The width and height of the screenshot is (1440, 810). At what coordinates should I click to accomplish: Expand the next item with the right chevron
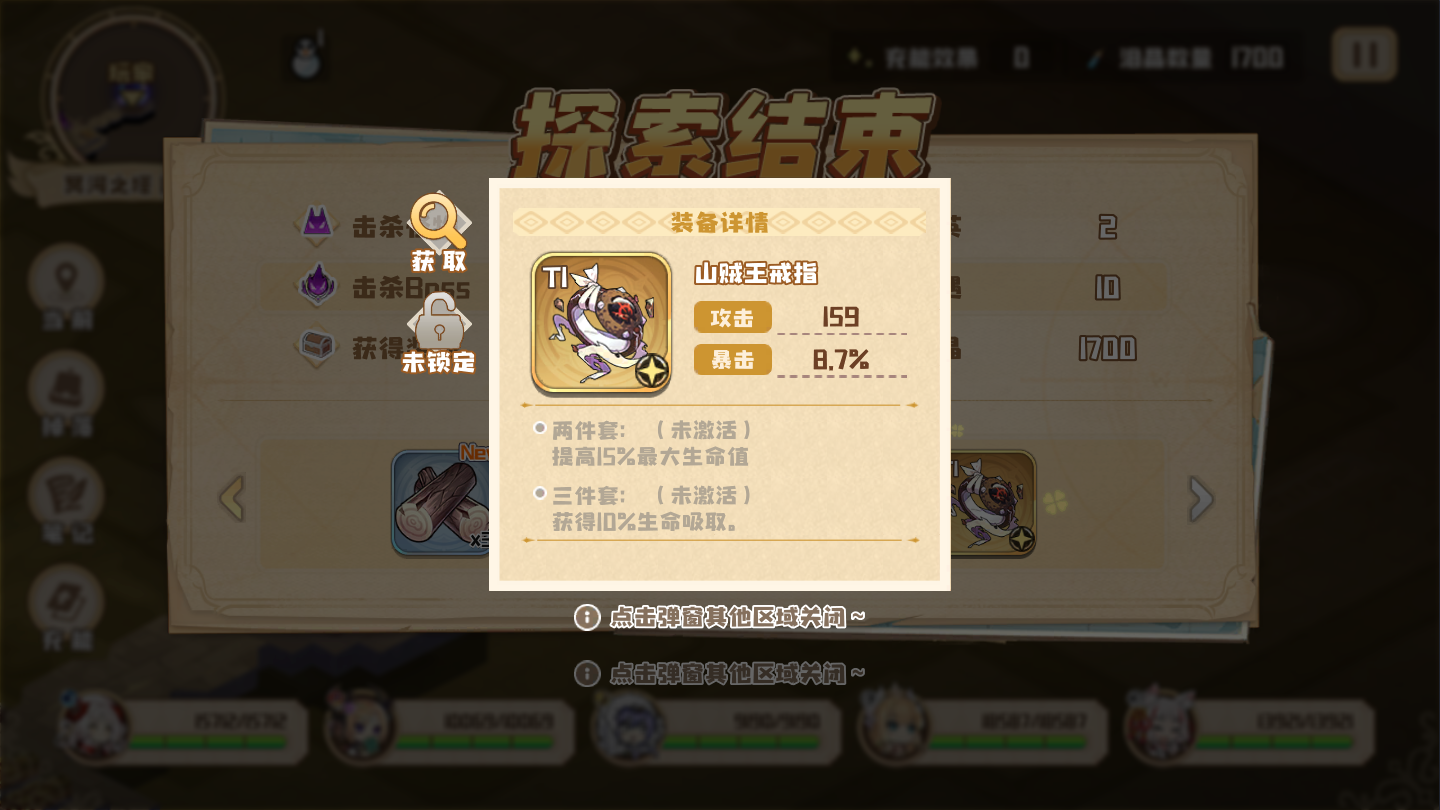(x=1202, y=499)
